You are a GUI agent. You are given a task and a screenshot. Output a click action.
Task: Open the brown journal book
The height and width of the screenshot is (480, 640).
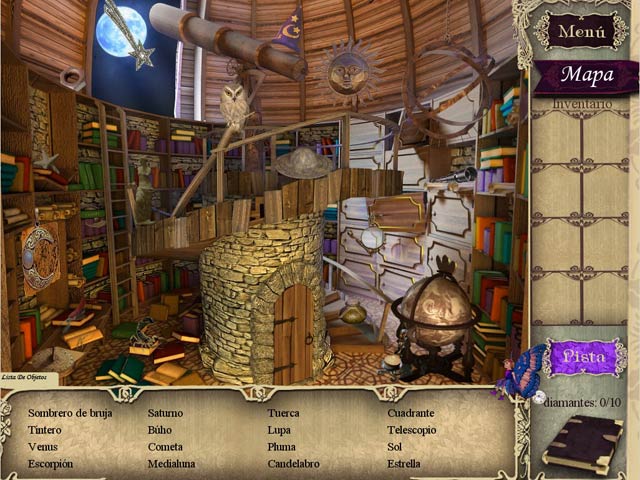[583, 443]
